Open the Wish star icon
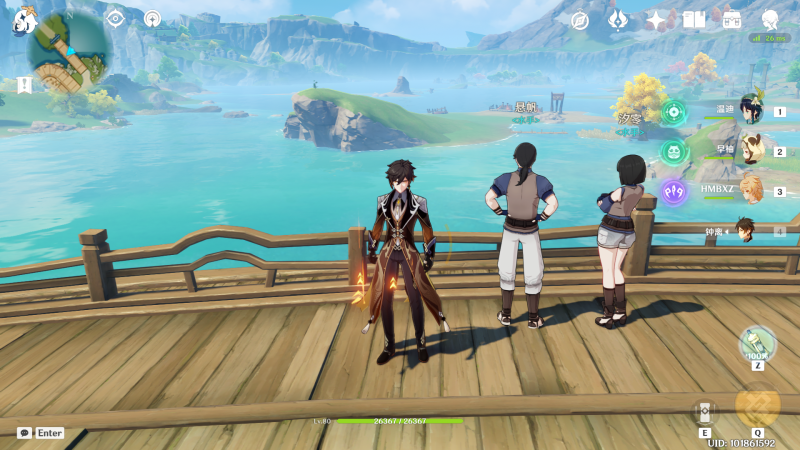The width and height of the screenshot is (800, 450). click(x=656, y=20)
